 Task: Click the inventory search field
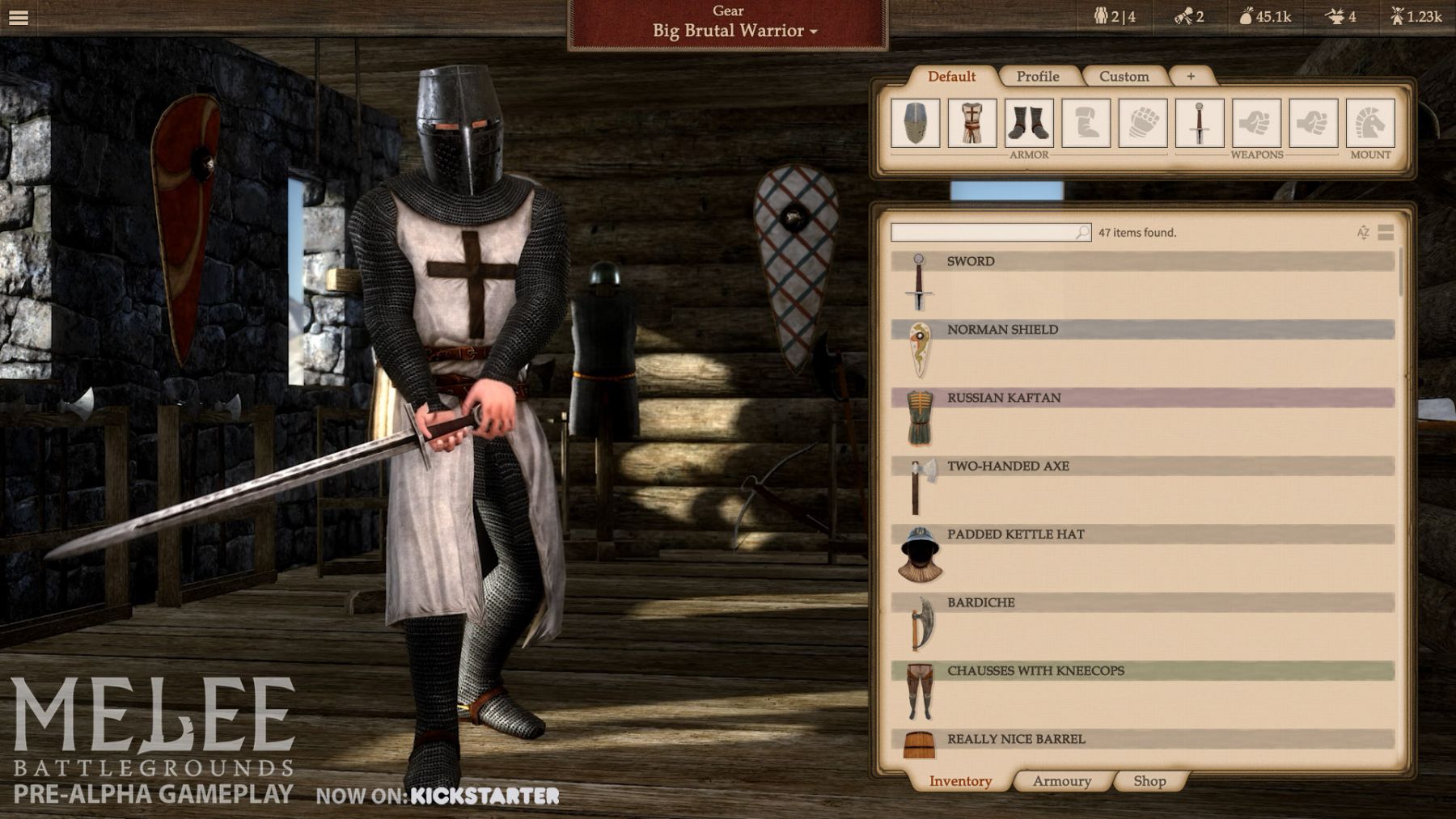coord(984,233)
